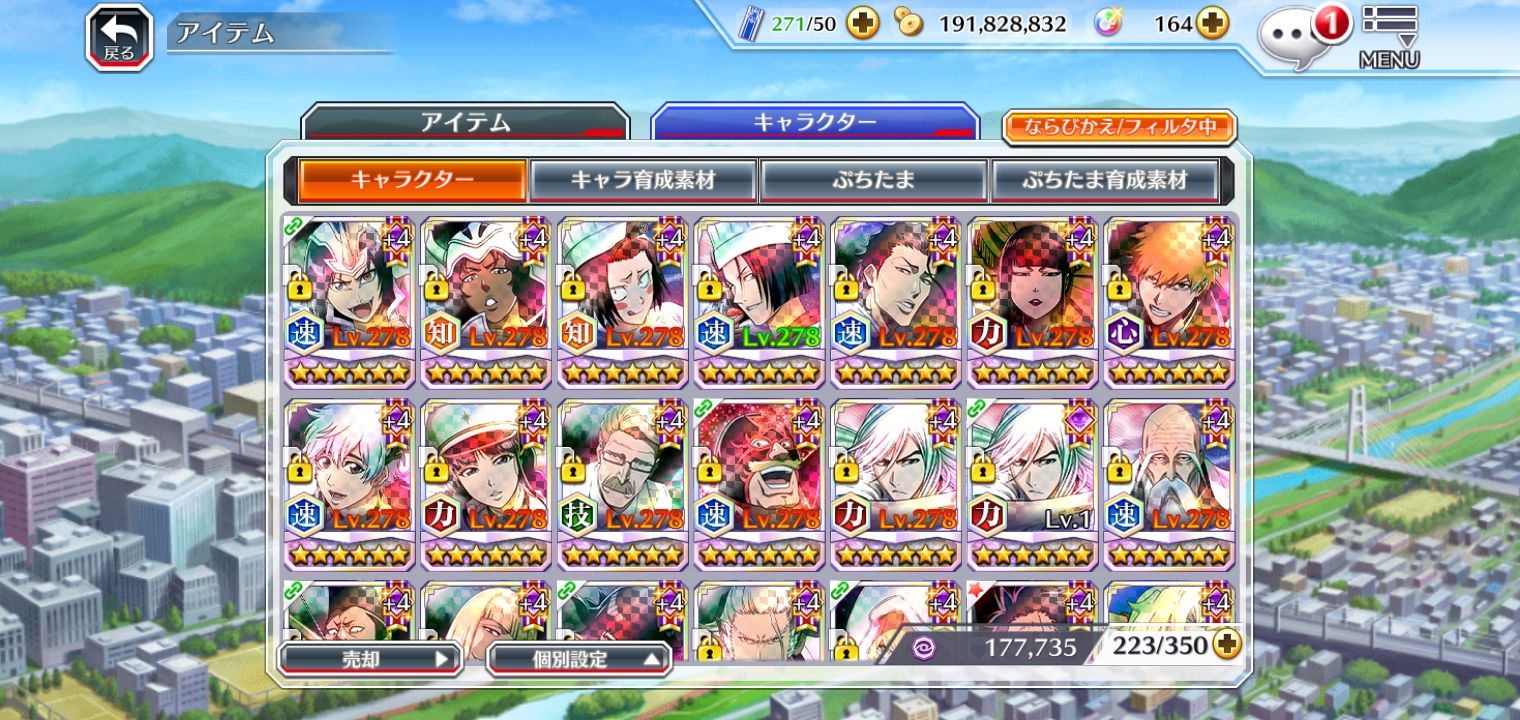Select the blue キャラクター main tab
Screen dimensions: 1520x720
(x=814, y=123)
